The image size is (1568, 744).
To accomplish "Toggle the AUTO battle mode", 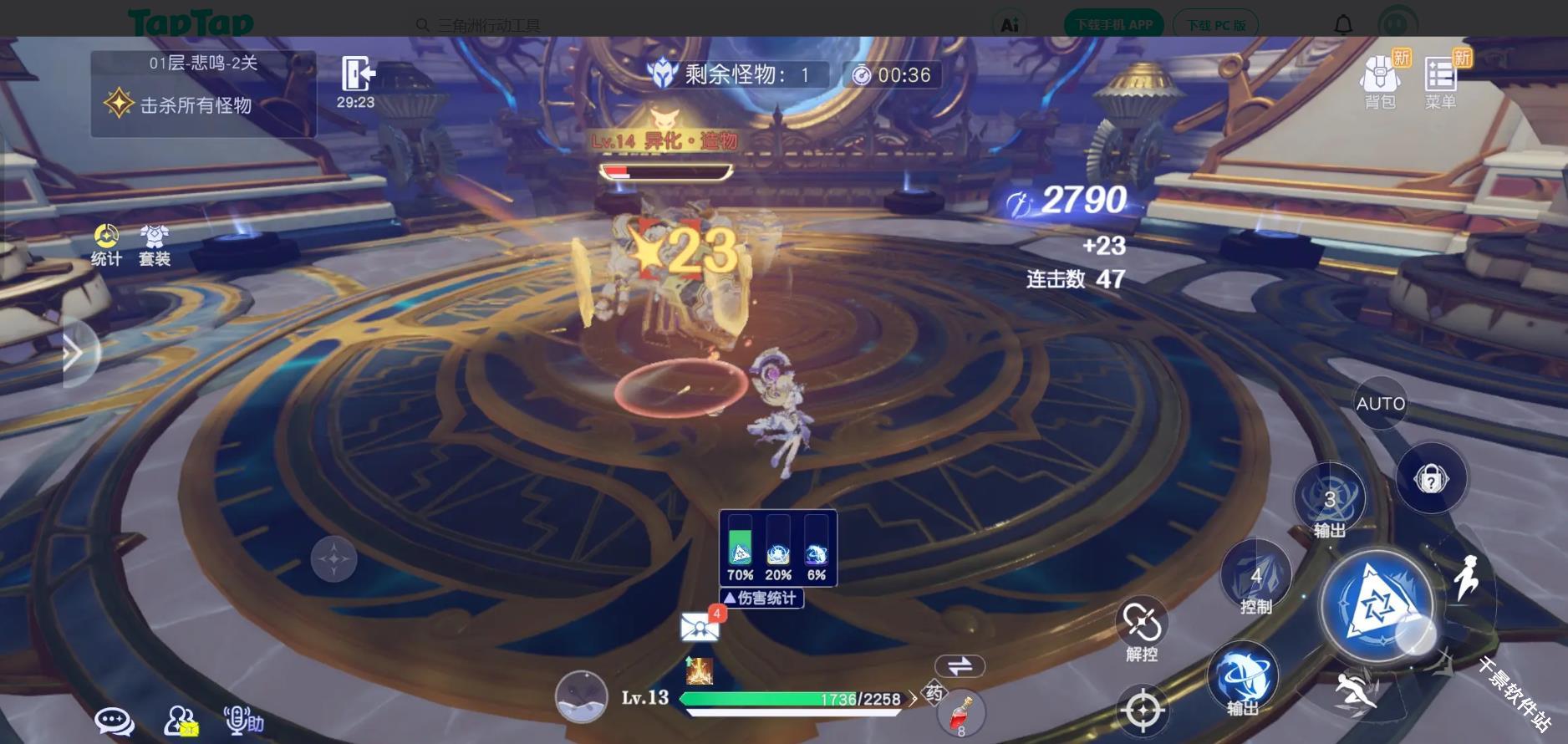I will click(x=1379, y=403).
